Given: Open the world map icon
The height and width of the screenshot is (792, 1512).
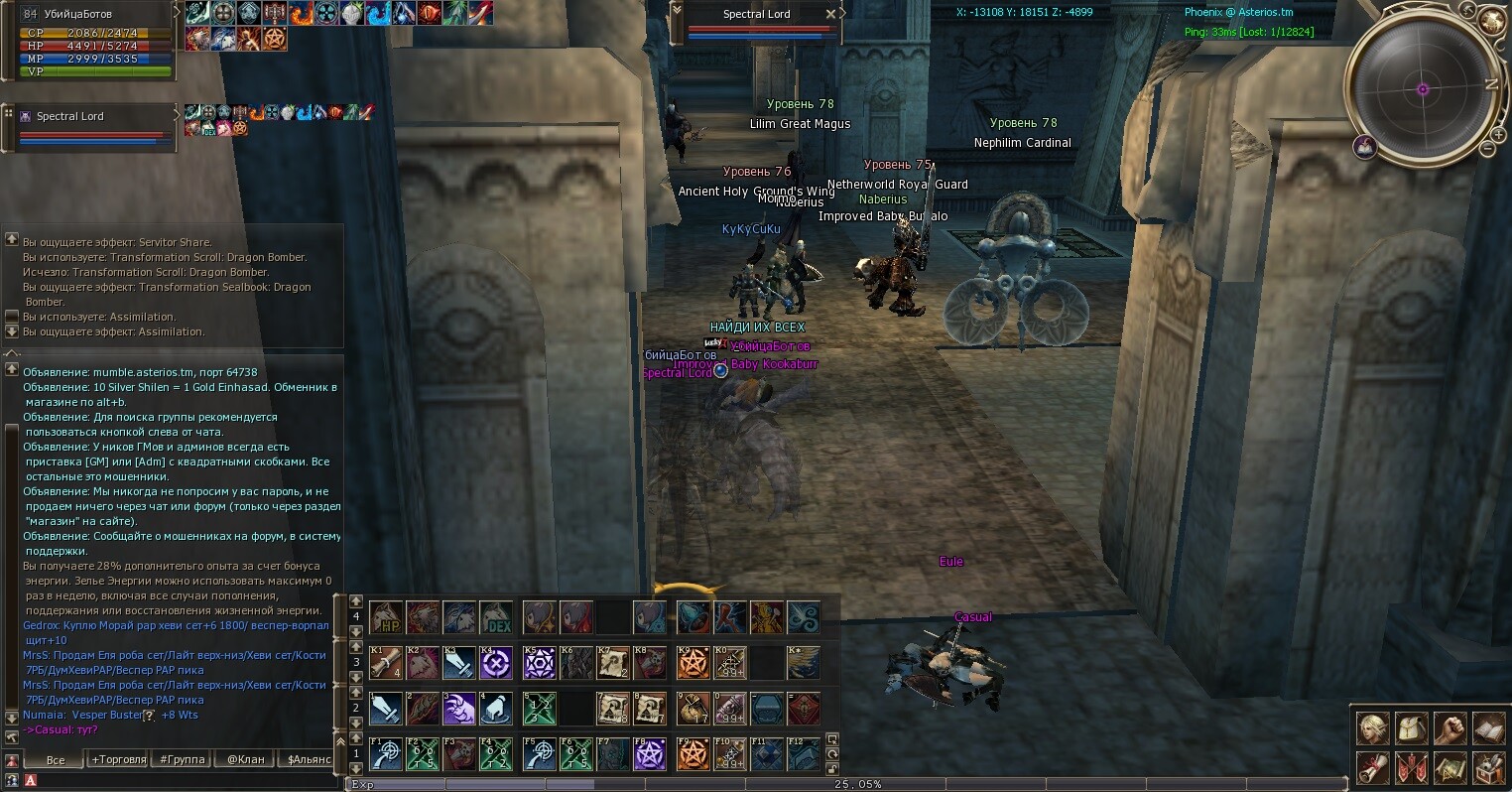Looking at the screenshot, I should [1449, 767].
